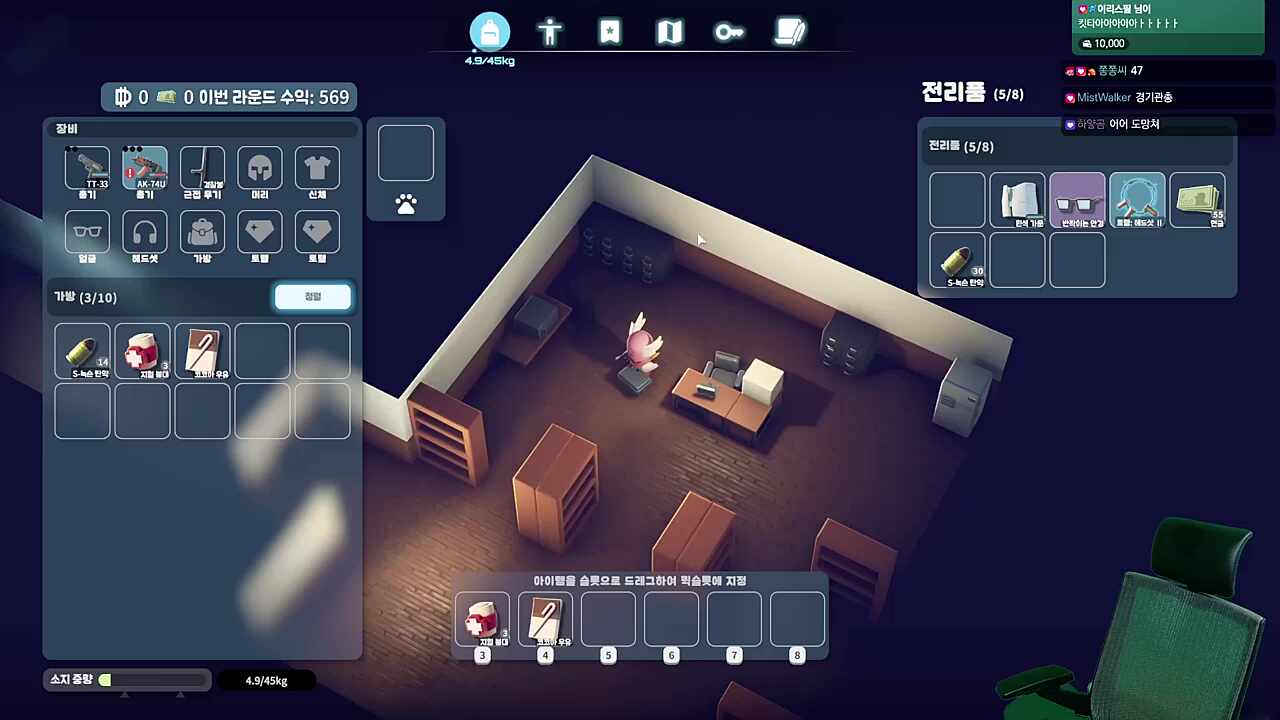Screen dimensions: 1280x720
Task: Click the key icon in top toolbar
Action: pos(729,32)
